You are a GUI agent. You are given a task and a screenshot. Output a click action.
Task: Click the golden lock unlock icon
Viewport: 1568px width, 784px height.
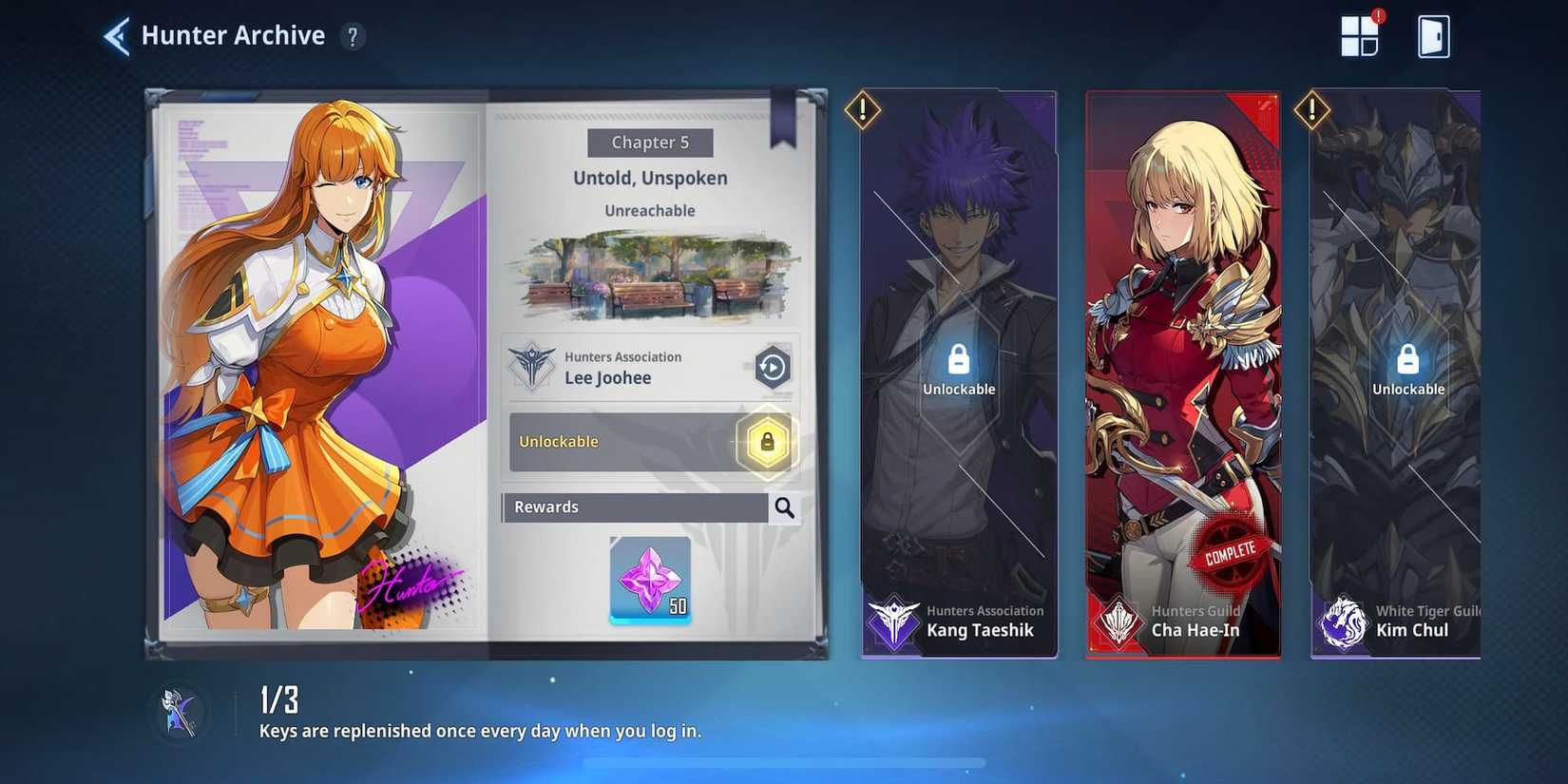click(766, 443)
